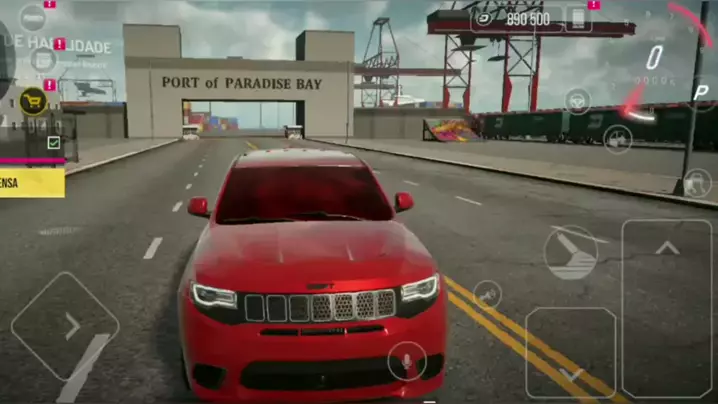Select the yellow mission banner
The image size is (718, 404).
point(32,183)
